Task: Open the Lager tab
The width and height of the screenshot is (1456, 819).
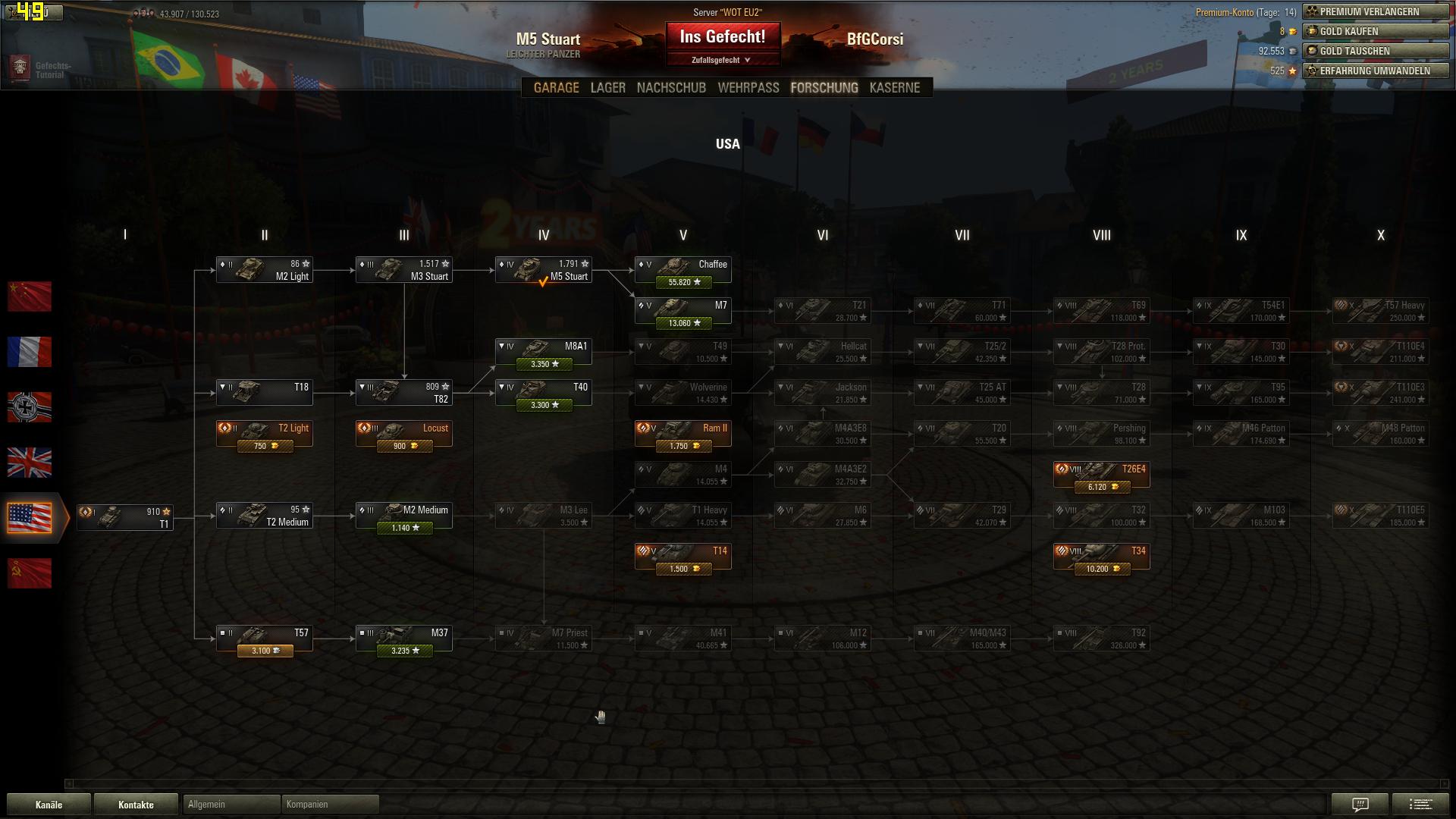Action: [607, 88]
